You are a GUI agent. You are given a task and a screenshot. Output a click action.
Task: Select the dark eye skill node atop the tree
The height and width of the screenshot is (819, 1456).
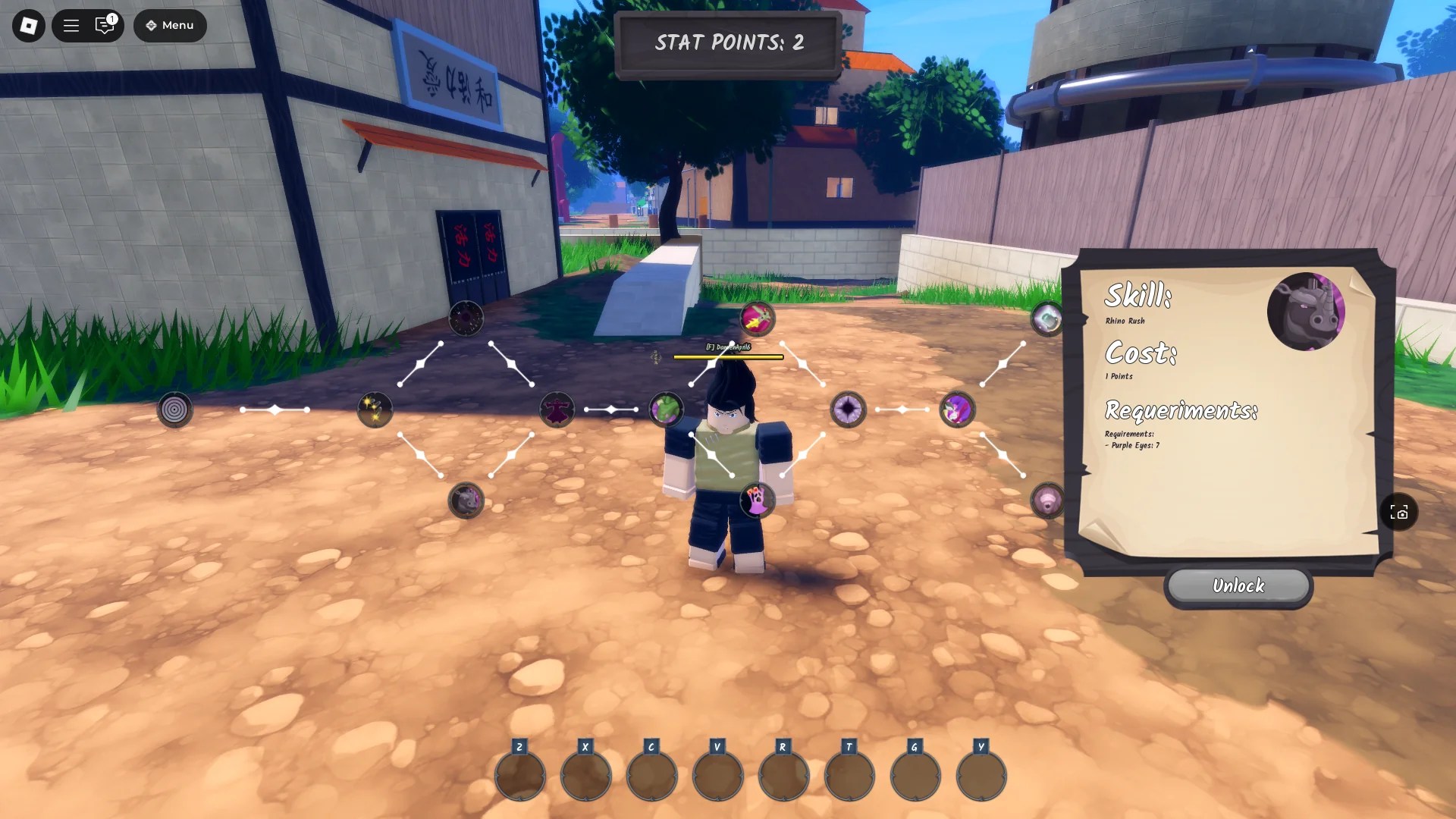pyautogui.click(x=466, y=318)
